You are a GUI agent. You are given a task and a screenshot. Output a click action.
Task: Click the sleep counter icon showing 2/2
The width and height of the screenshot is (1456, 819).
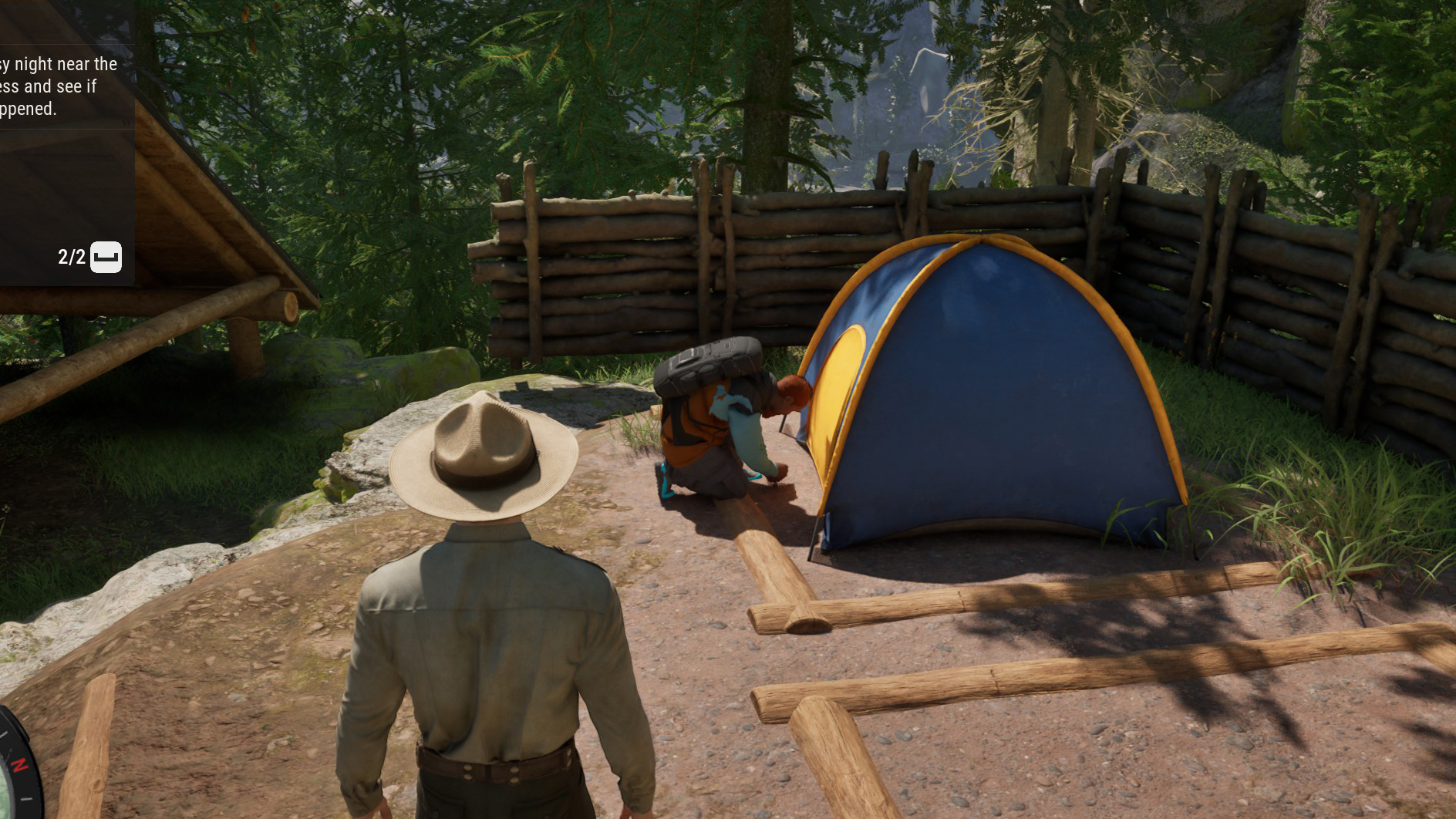[106, 257]
